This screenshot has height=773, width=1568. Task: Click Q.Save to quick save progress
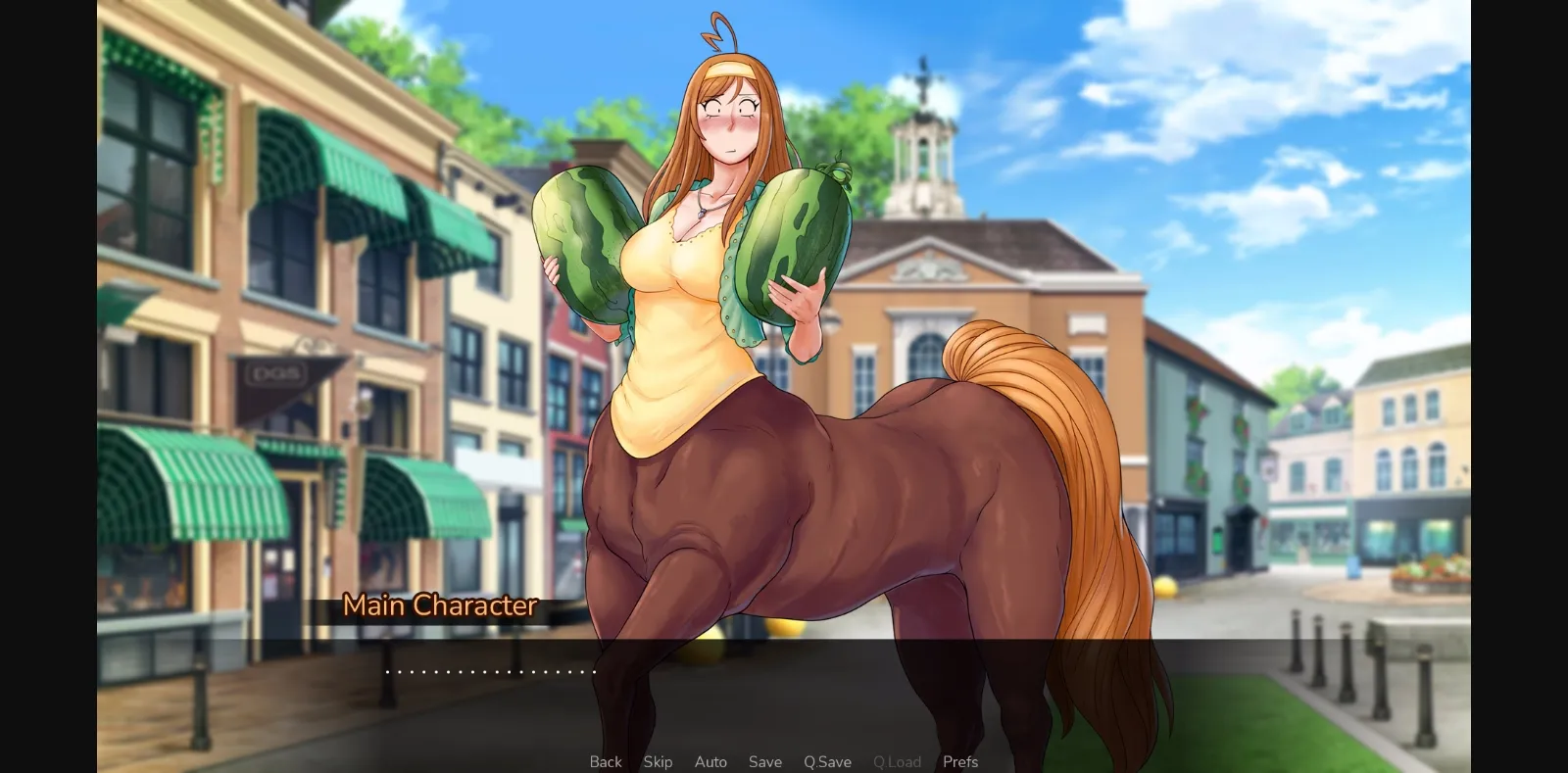[x=826, y=761]
